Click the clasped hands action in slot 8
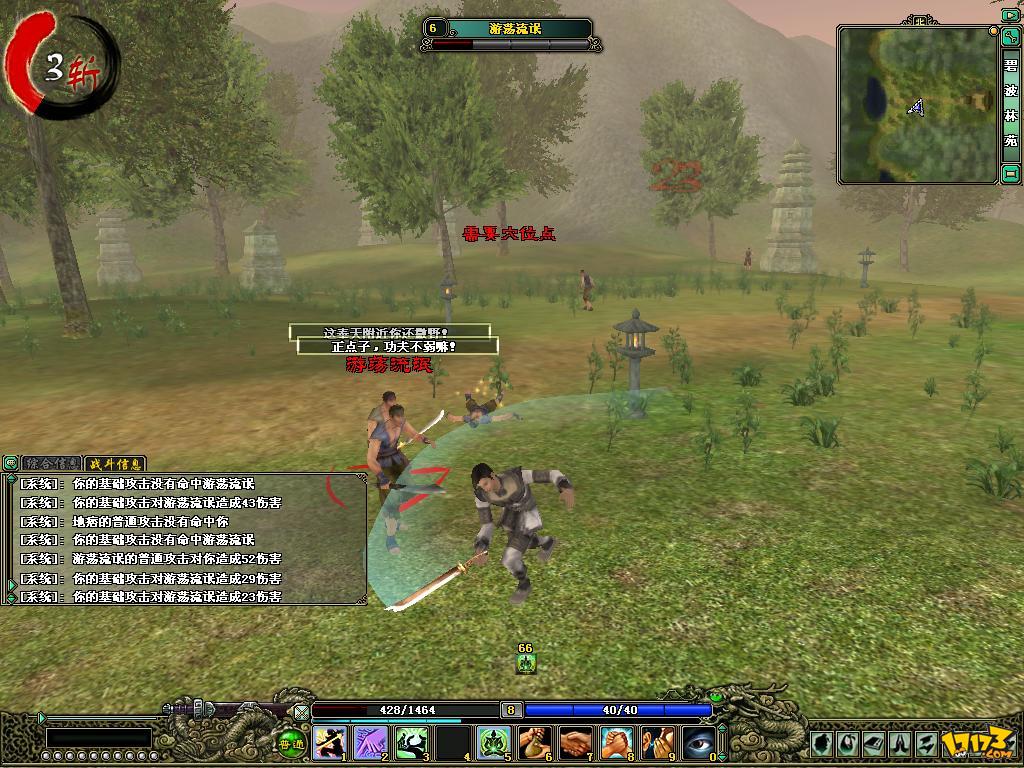The width and height of the screenshot is (1024, 768). (616, 742)
